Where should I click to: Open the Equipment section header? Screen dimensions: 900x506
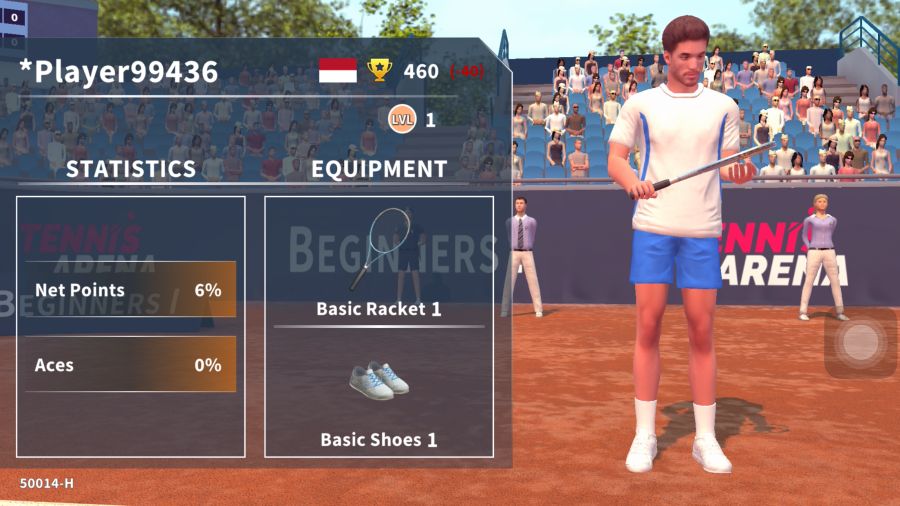pyautogui.click(x=378, y=169)
